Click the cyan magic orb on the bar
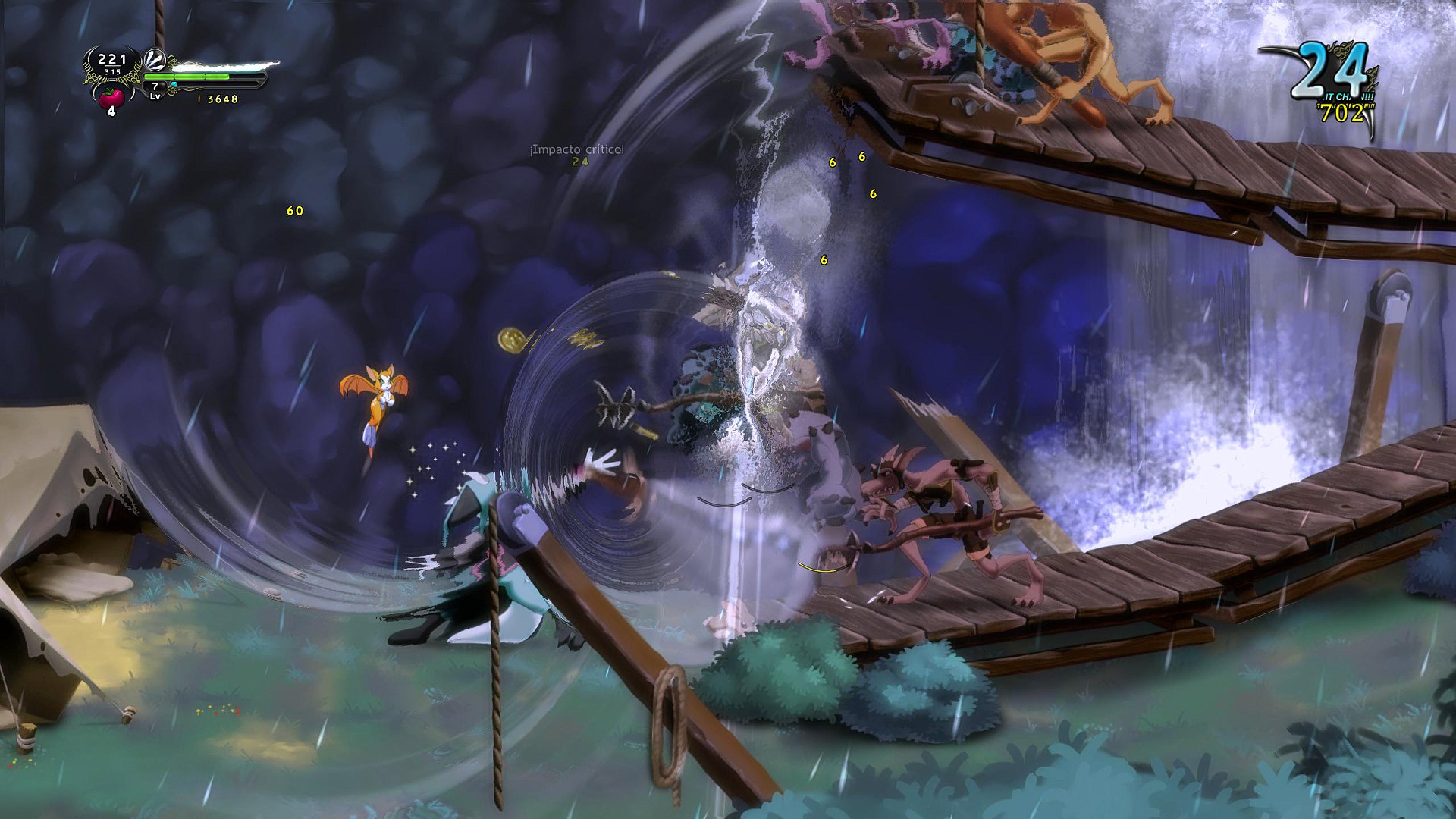The width and height of the screenshot is (1456, 819). [x=174, y=84]
